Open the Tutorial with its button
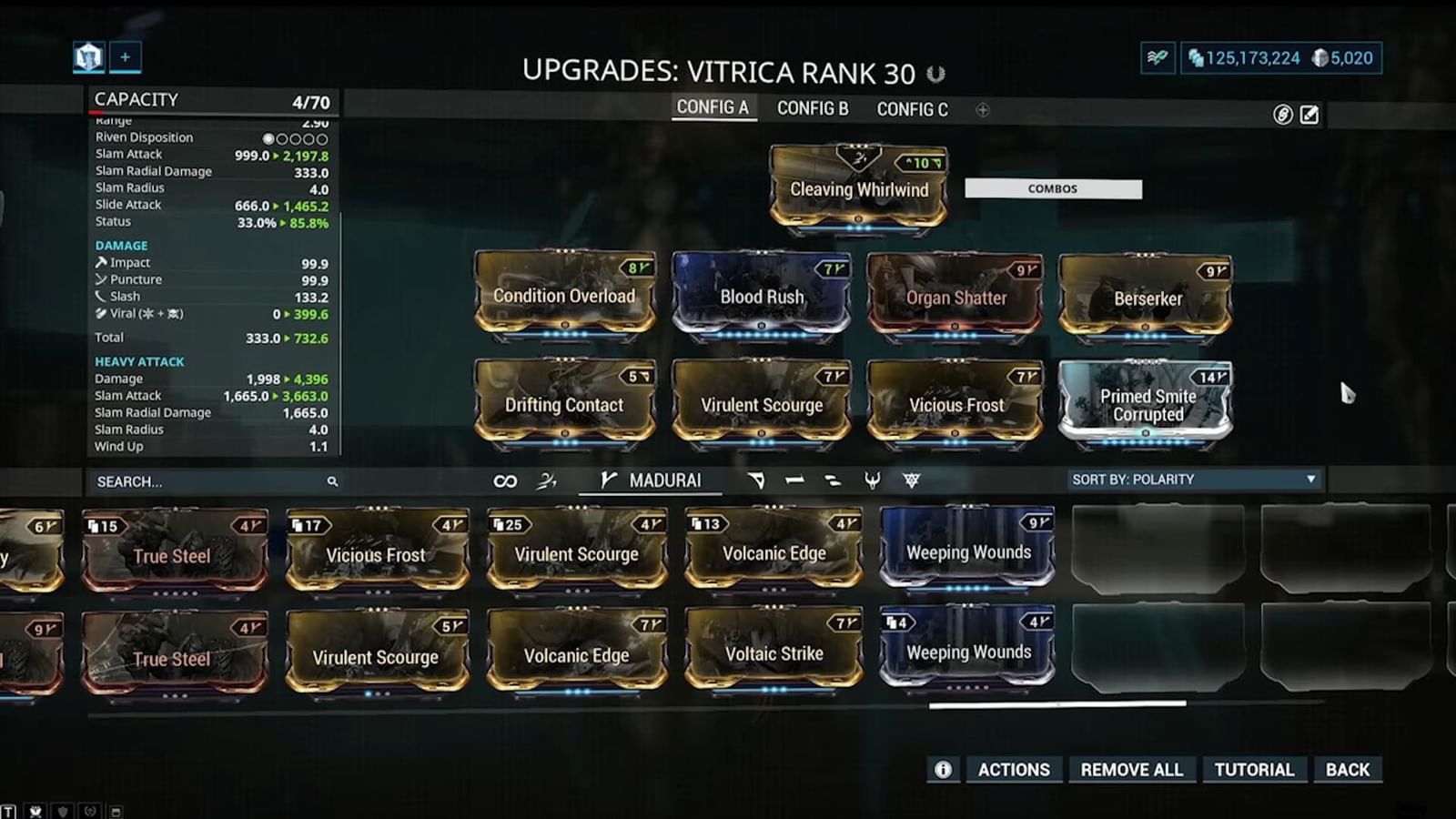 pyautogui.click(x=1254, y=769)
